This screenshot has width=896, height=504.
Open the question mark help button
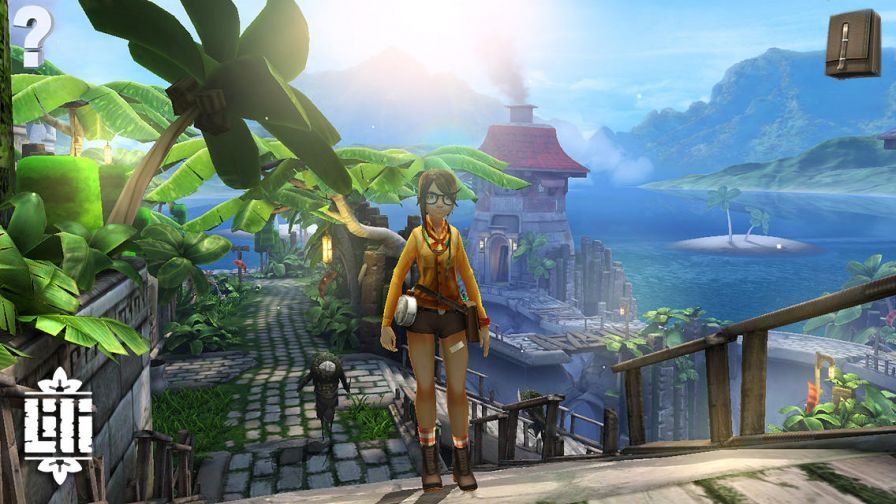pos(32,35)
